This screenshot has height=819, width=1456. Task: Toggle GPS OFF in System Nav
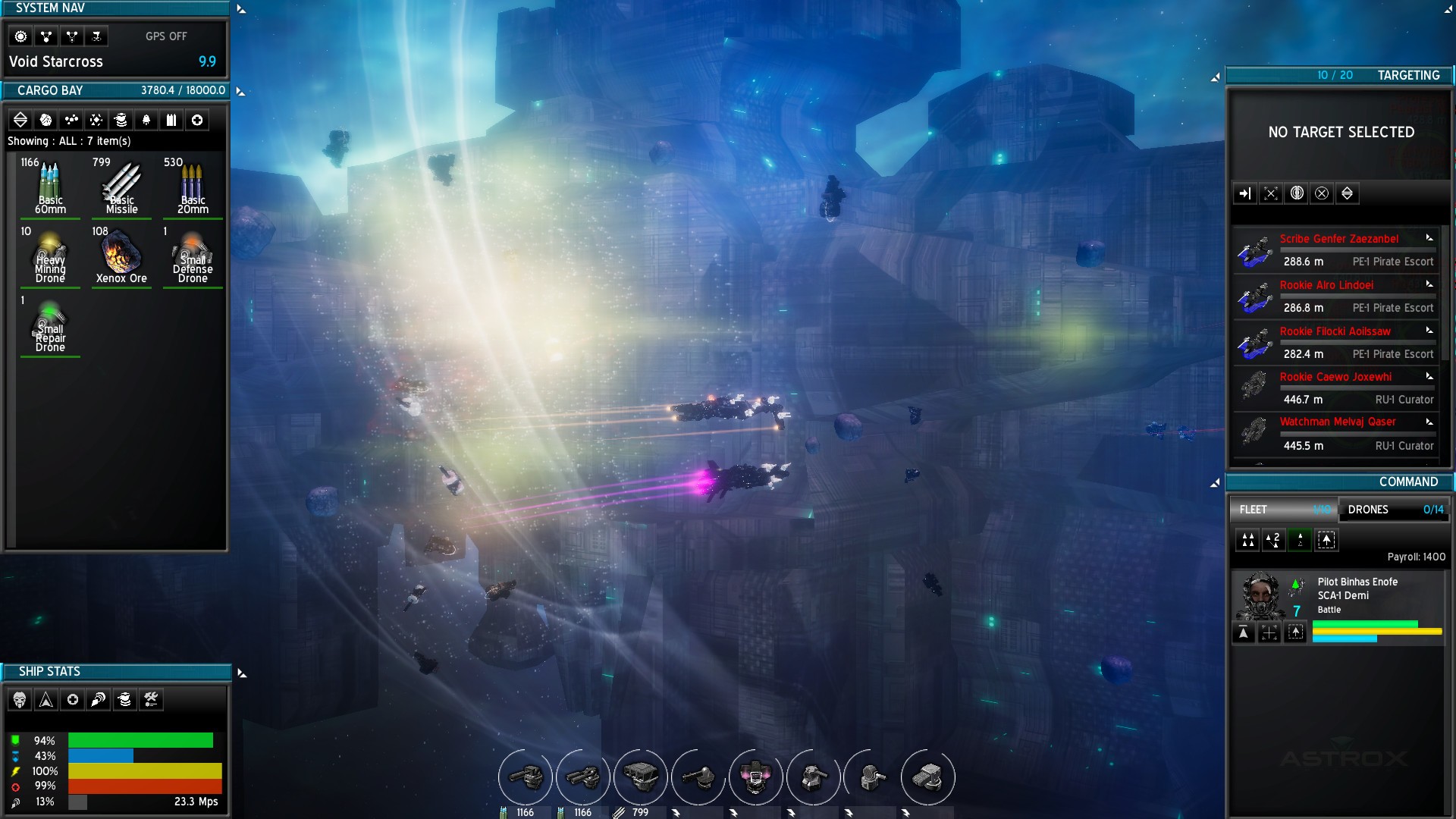point(166,36)
